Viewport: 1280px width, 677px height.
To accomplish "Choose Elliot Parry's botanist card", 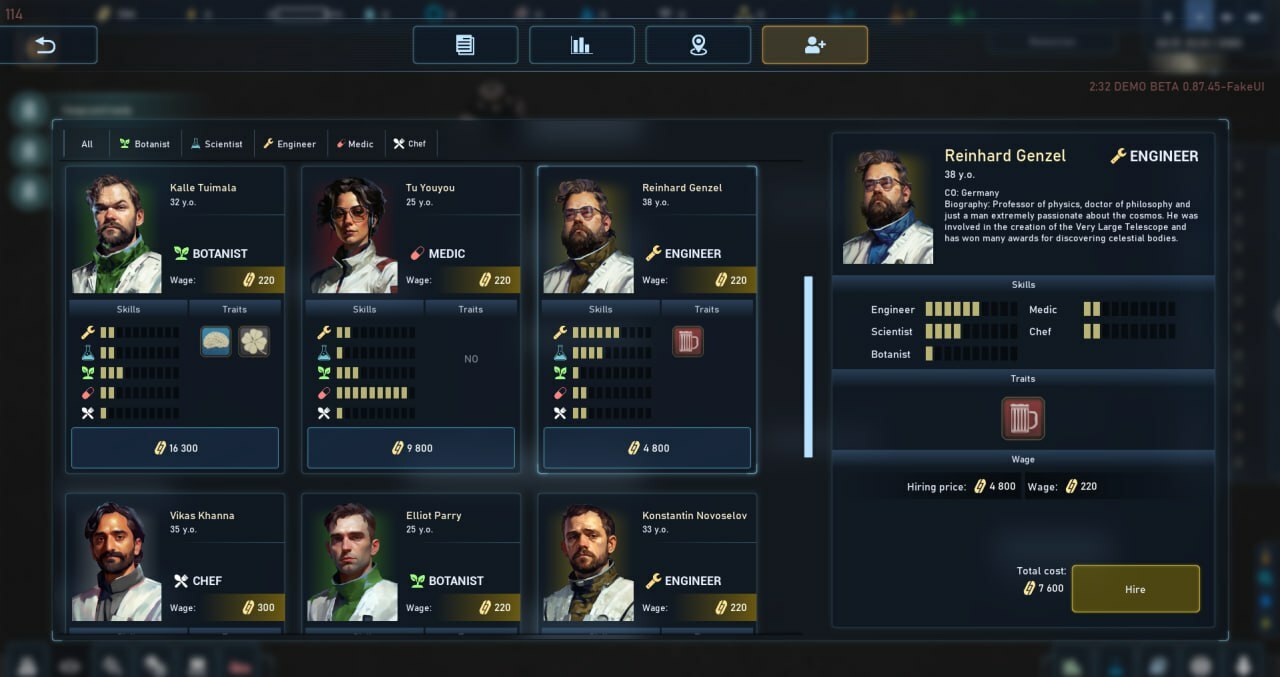I will pyautogui.click(x=411, y=562).
